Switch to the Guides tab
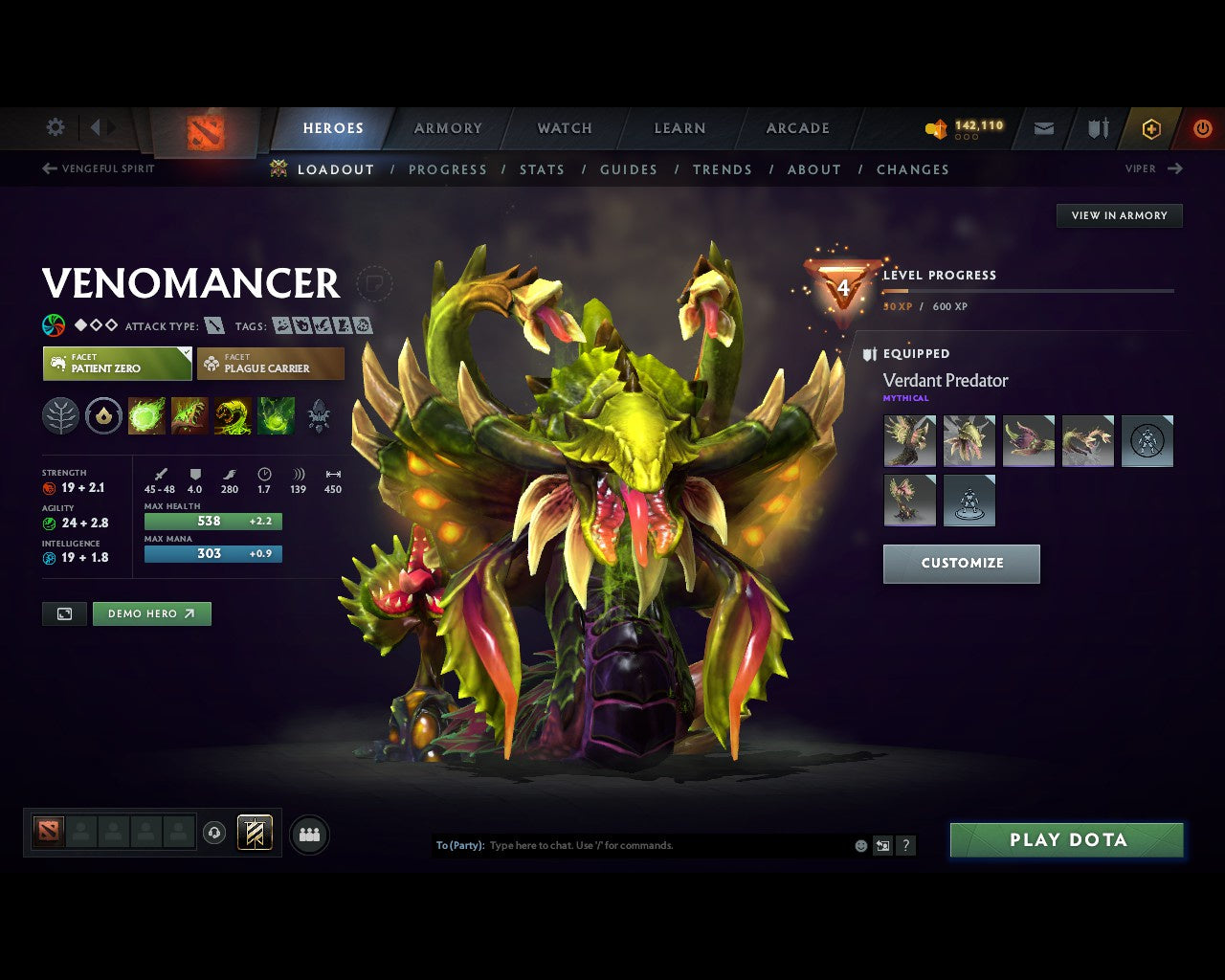The width and height of the screenshot is (1225, 980). pos(628,169)
